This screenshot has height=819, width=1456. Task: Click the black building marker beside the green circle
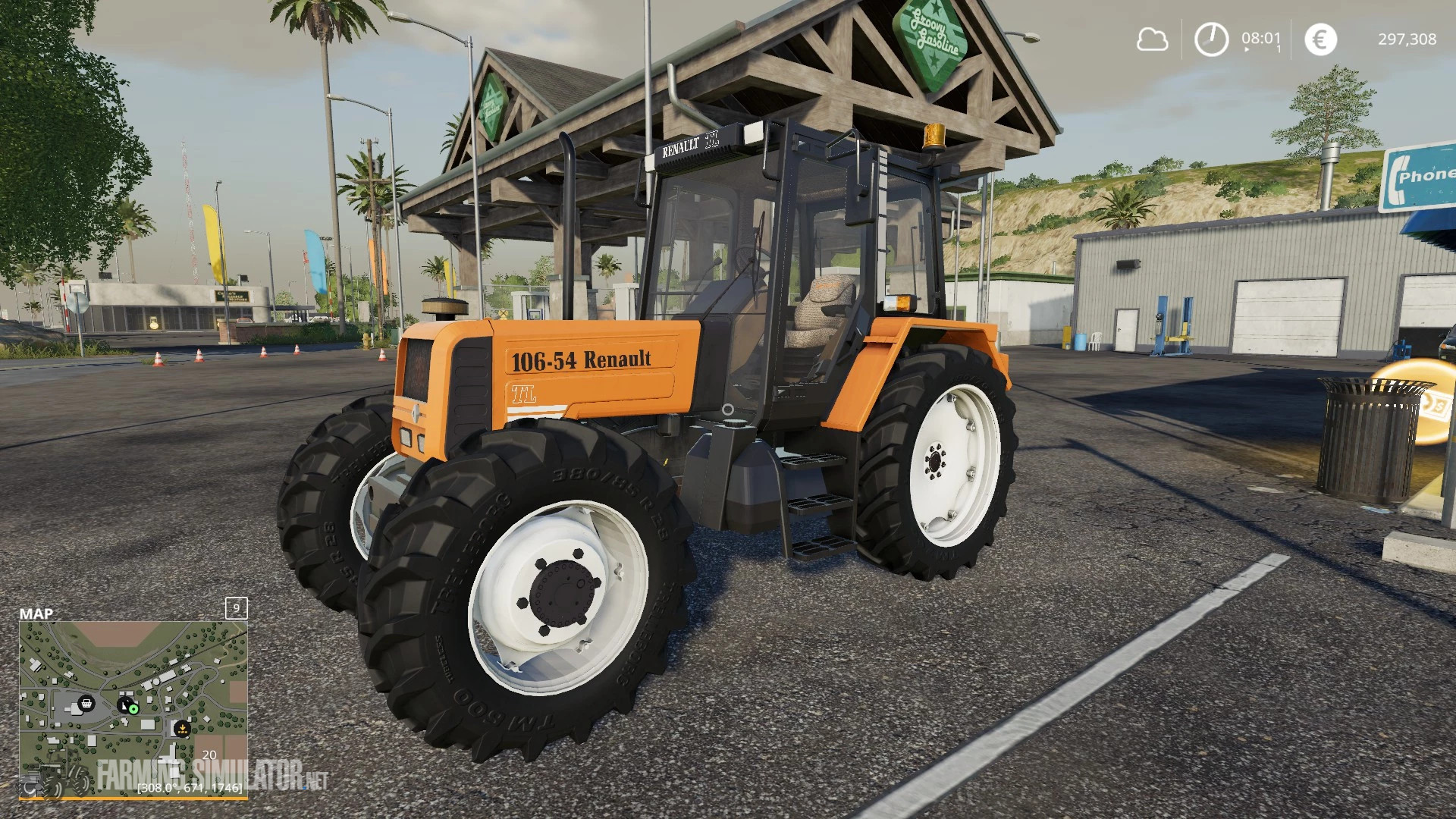124,704
